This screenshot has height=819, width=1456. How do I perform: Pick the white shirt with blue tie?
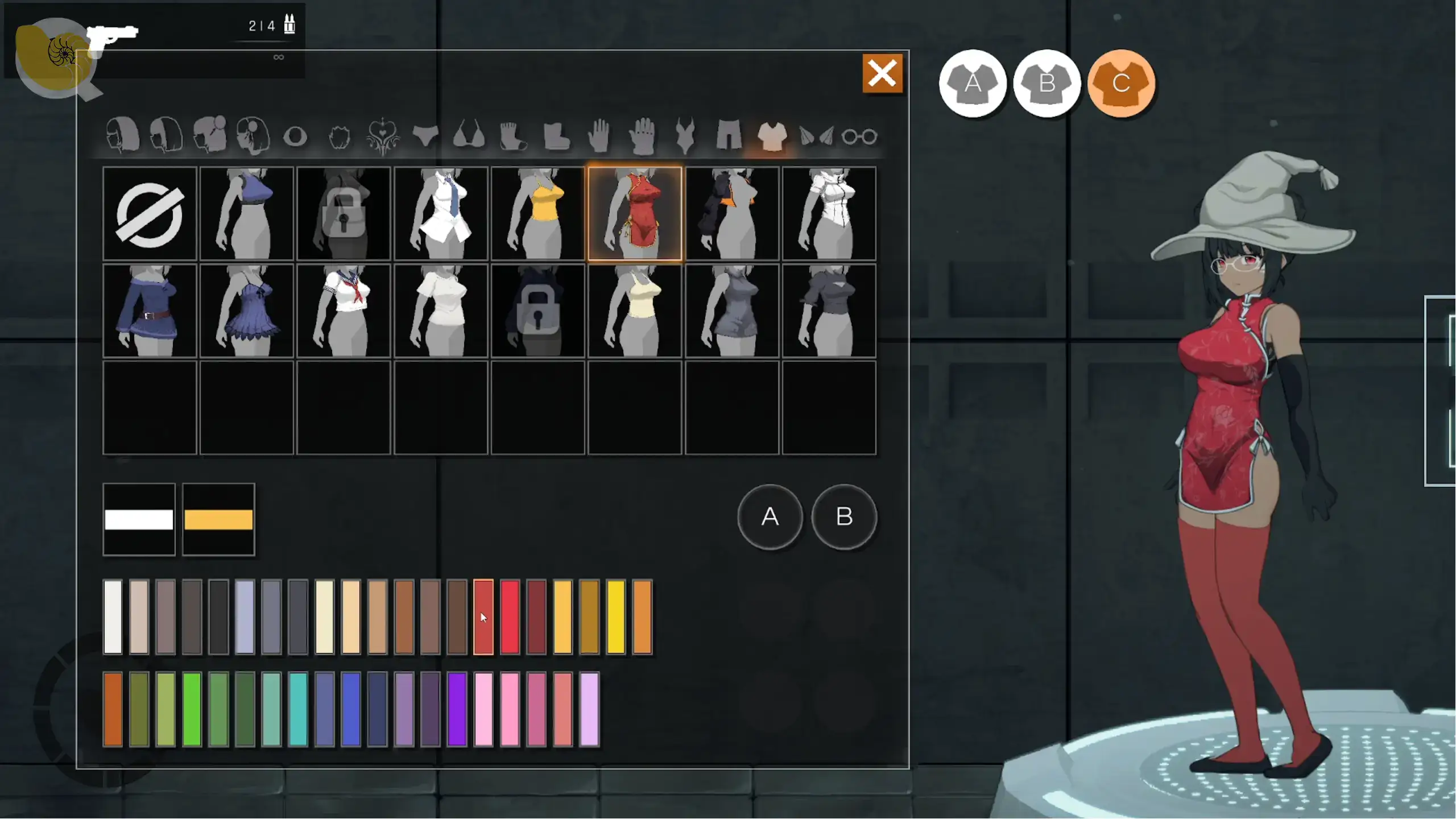tap(441, 214)
